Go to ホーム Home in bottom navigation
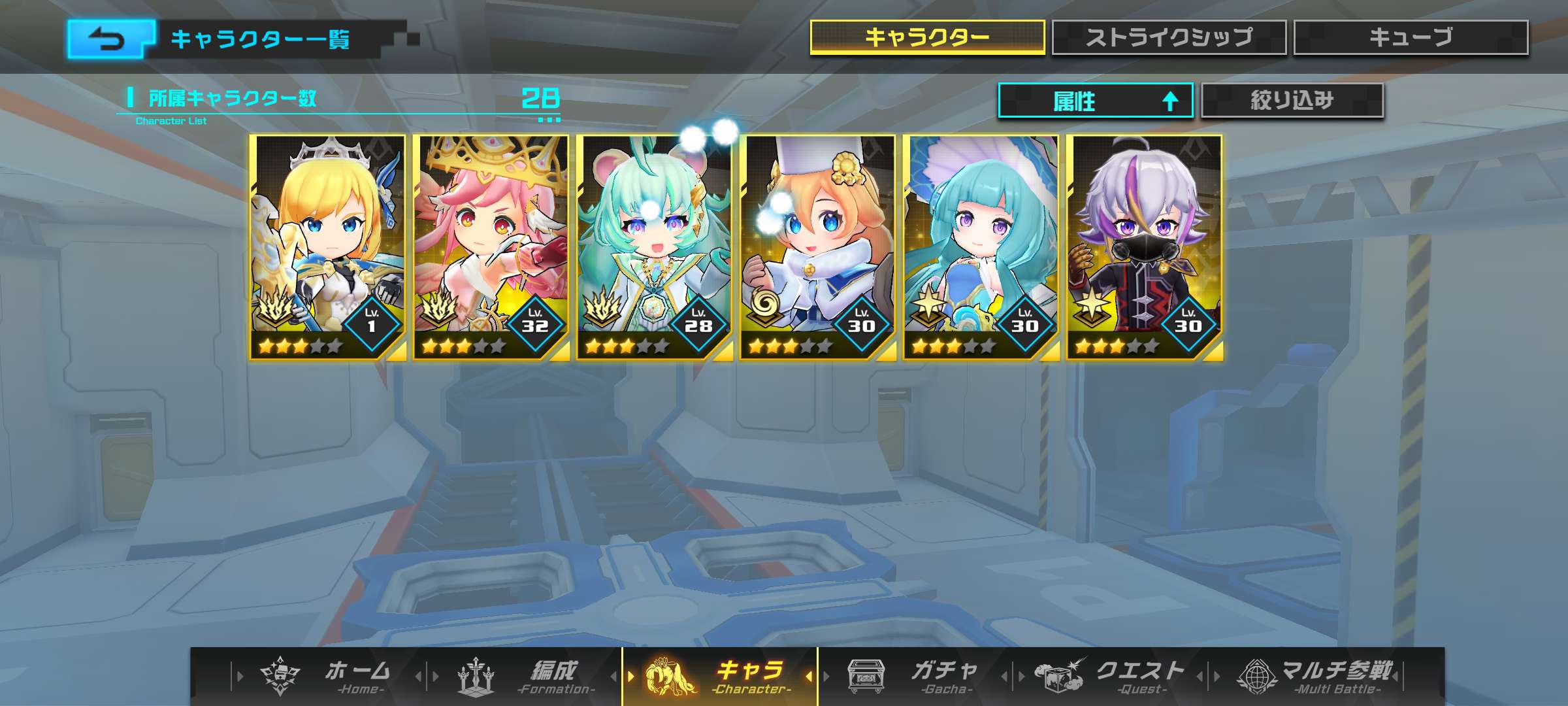 tap(327, 676)
